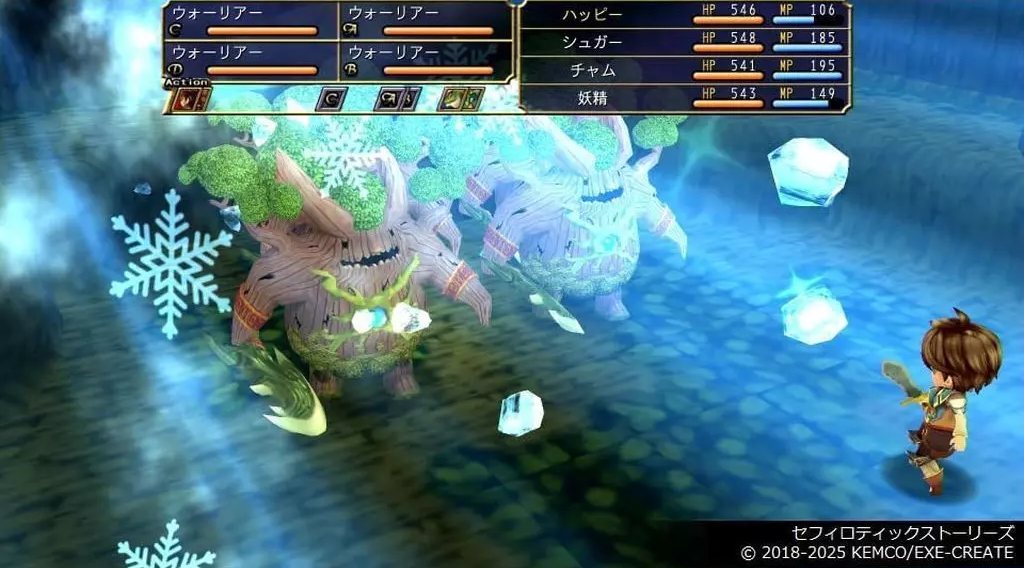Select enemy ウォーリアー A panel
This screenshot has width=1024, height=568.
pos(427,21)
